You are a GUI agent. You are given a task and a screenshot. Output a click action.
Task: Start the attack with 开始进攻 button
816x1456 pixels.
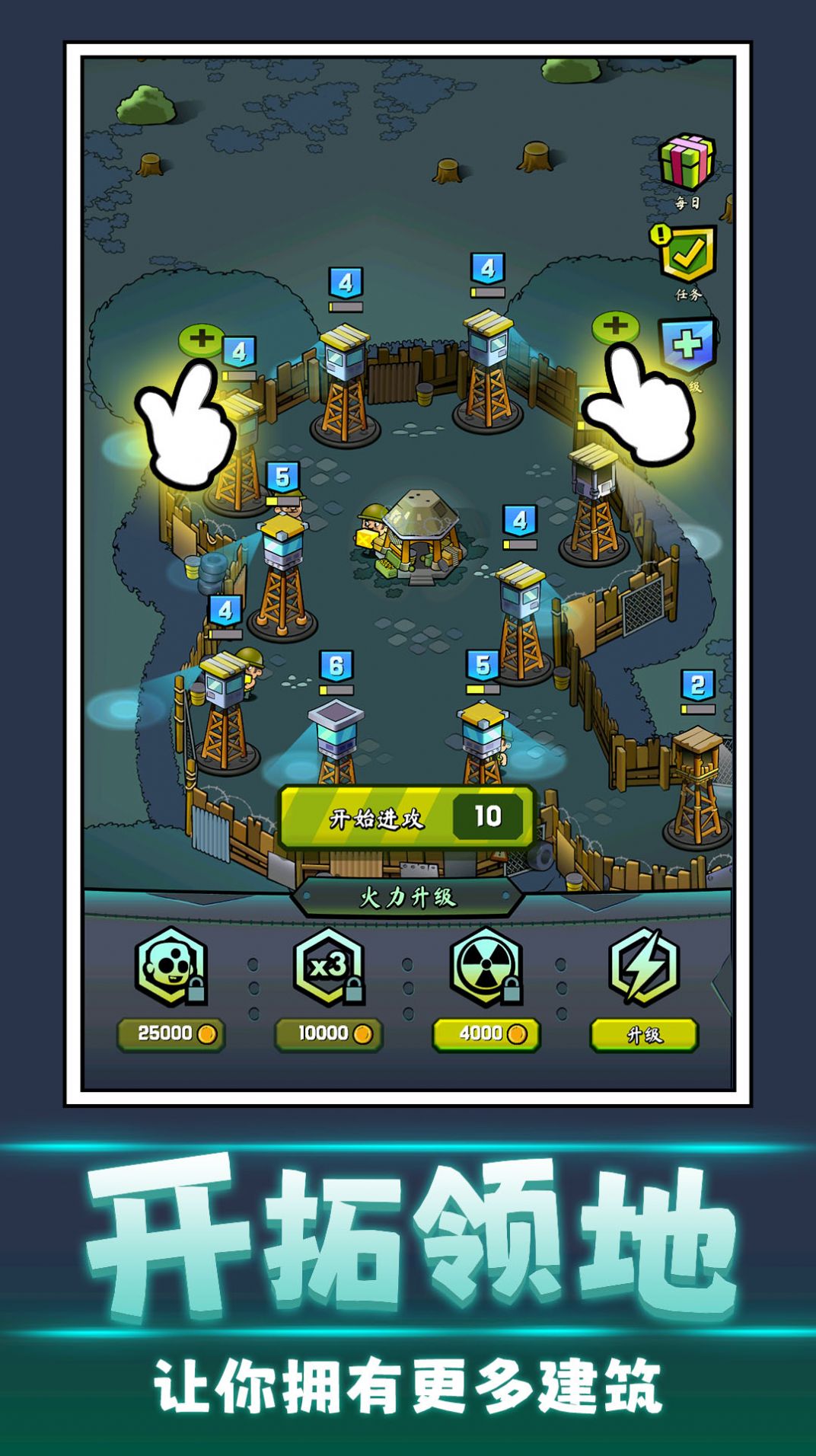[406, 818]
